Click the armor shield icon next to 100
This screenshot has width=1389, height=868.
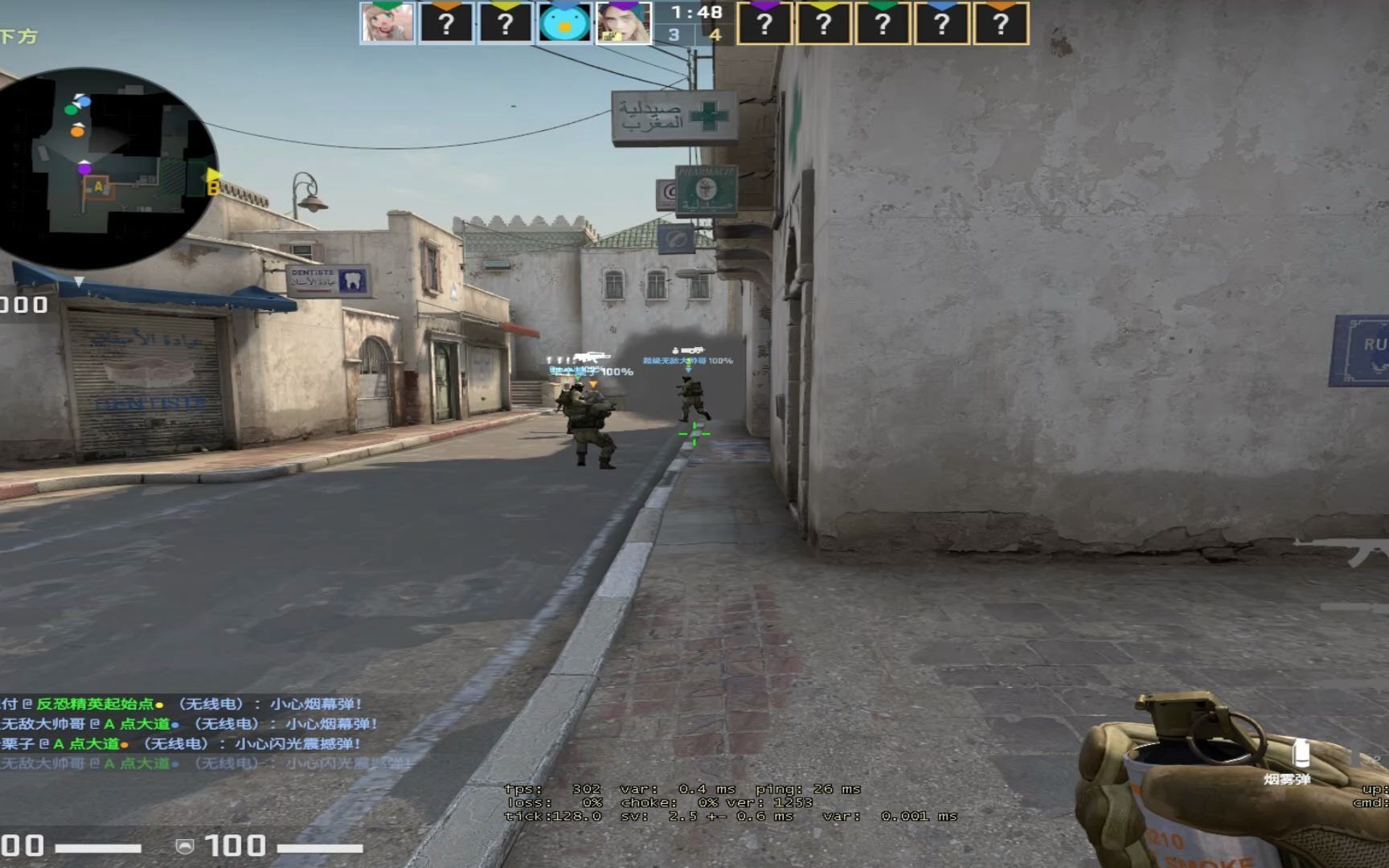click(x=185, y=846)
